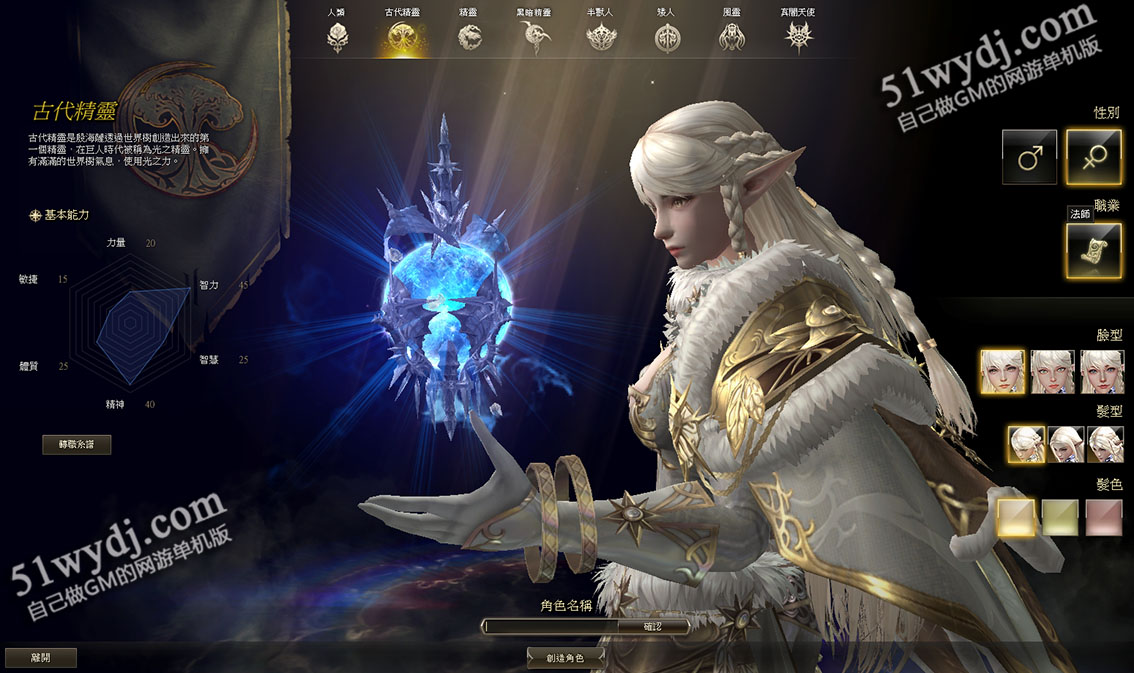Click the 創造角色 (Create Character) button
Viewport: 1134px width, 673px height.
(x=567, y=657)
